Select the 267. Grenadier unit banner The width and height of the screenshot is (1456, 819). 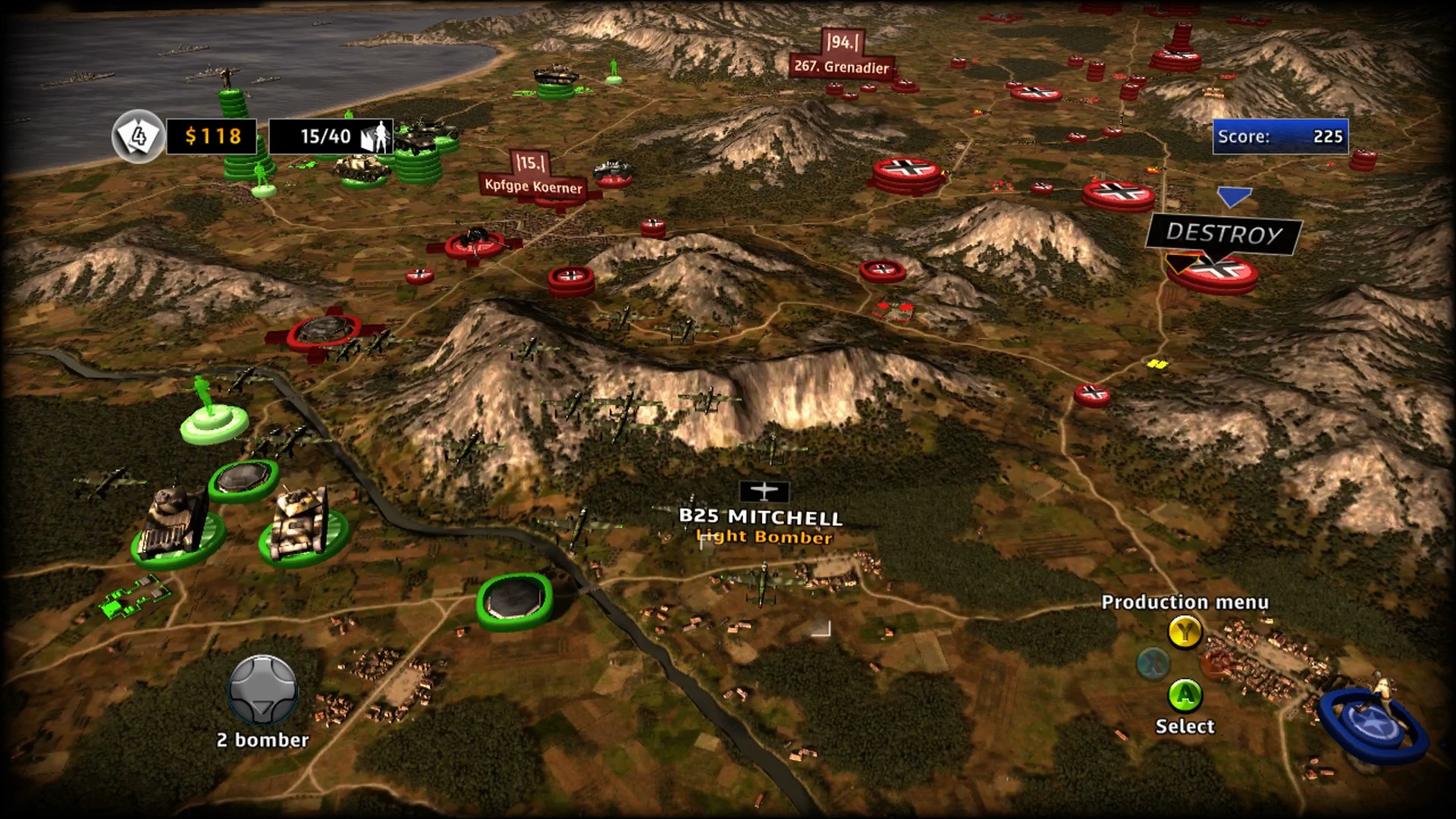841,67
